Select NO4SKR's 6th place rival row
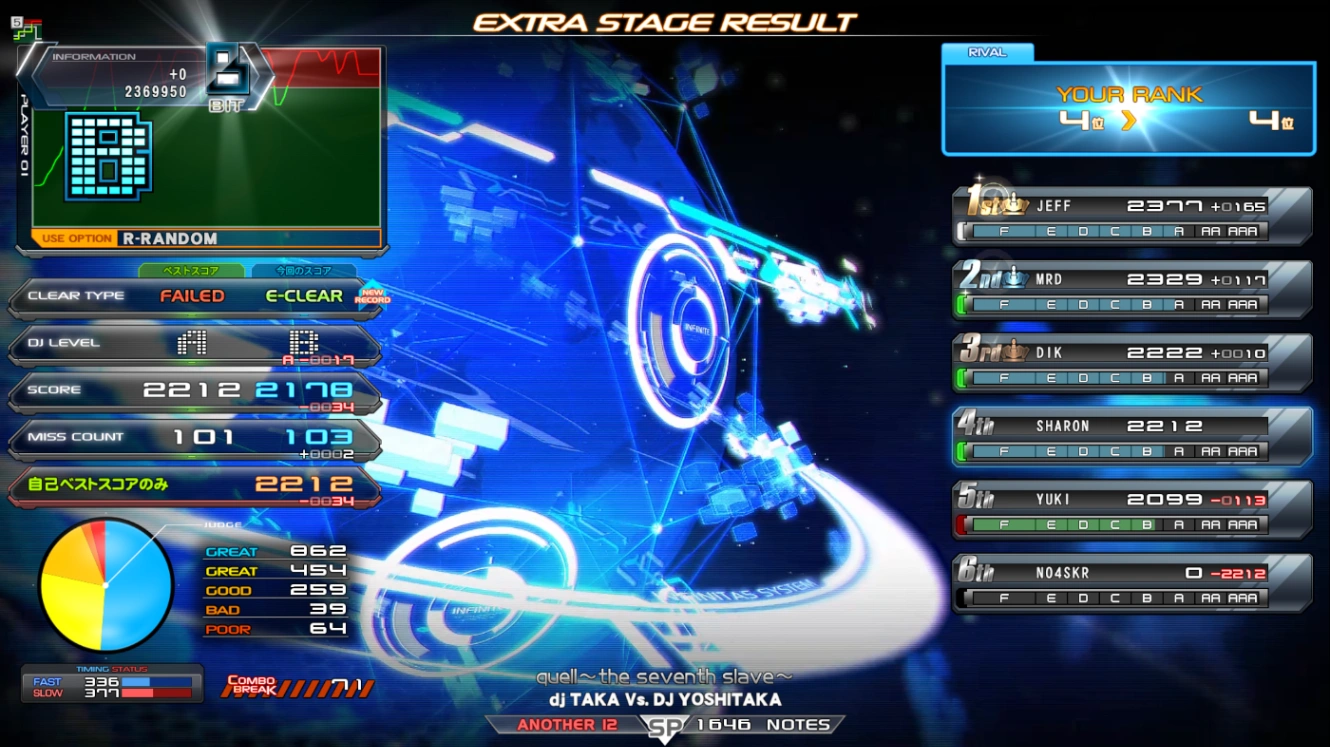1330x747 pixels. tap(1132, 584)
